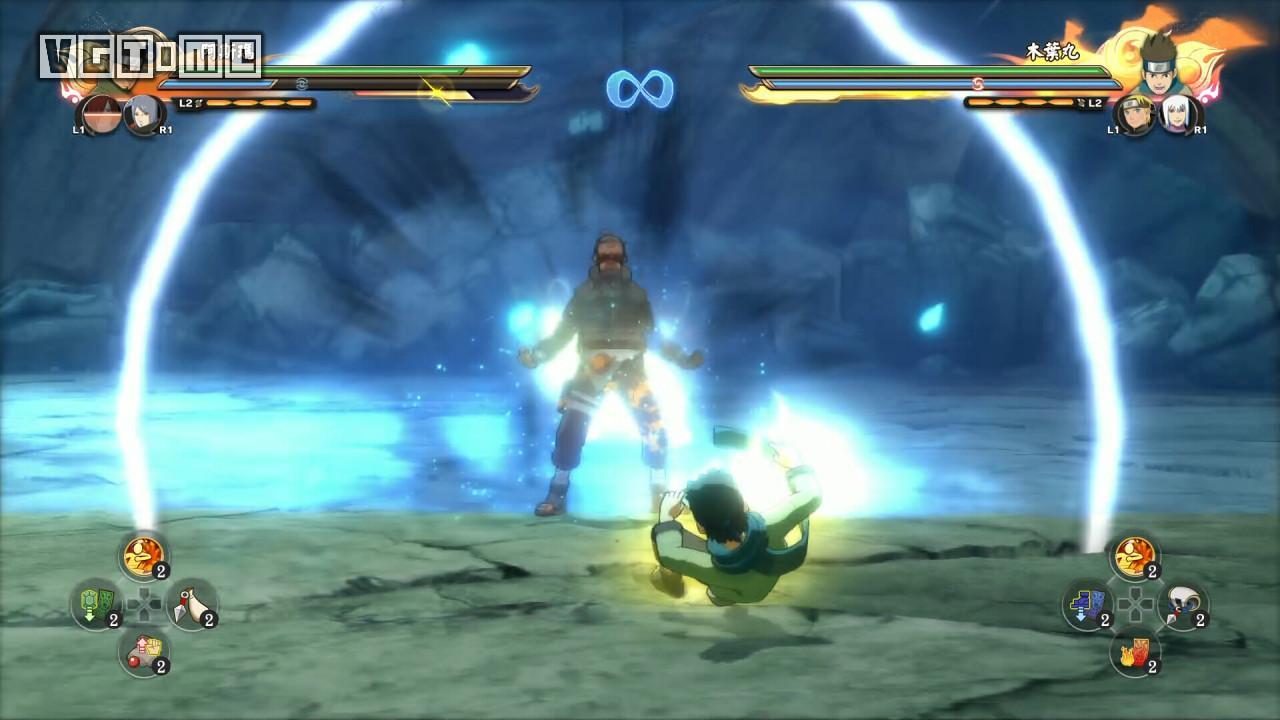1280x720 pixels.
Task: Click the VGTime watermark logo
Action: click(x=150, y=56)
